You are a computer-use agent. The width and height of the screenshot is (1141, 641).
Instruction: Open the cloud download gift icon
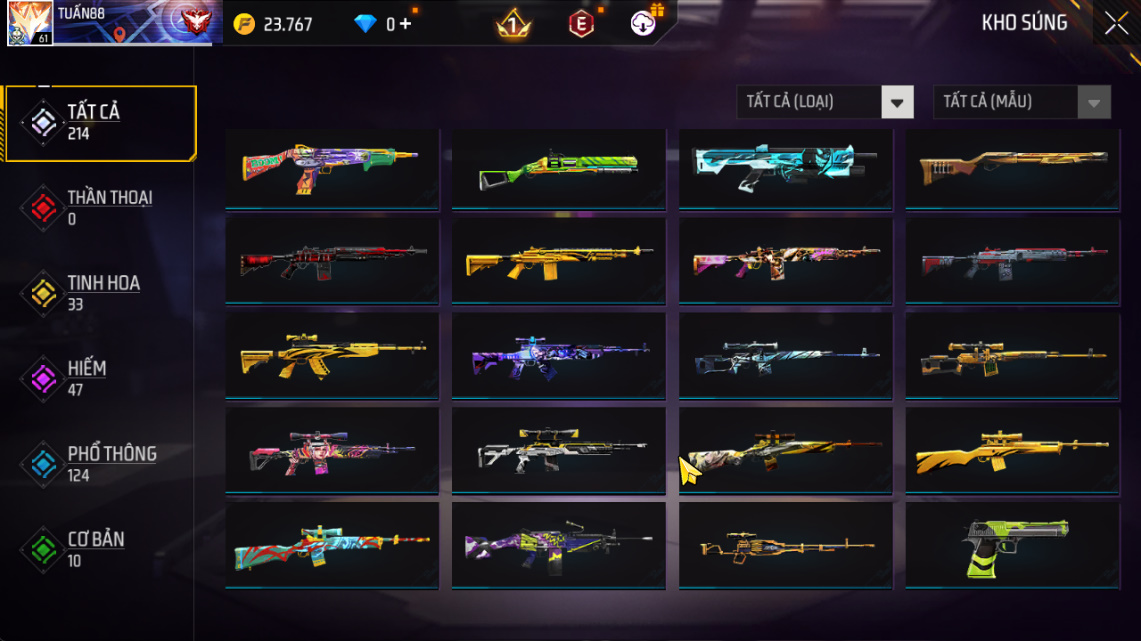click(x=643, y=23)
